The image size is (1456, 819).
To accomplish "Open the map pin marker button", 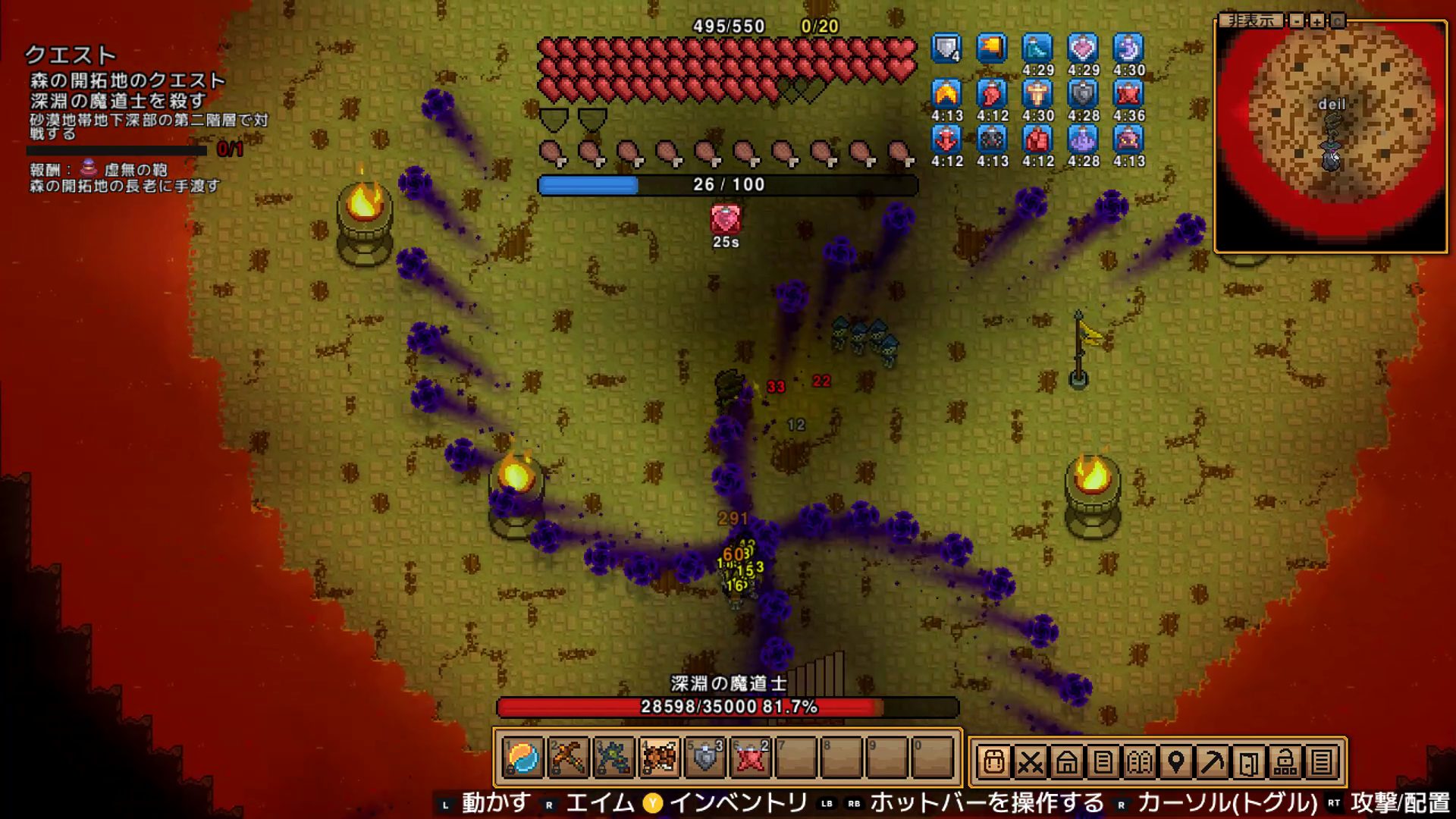I will click(x=1175, y=761).
